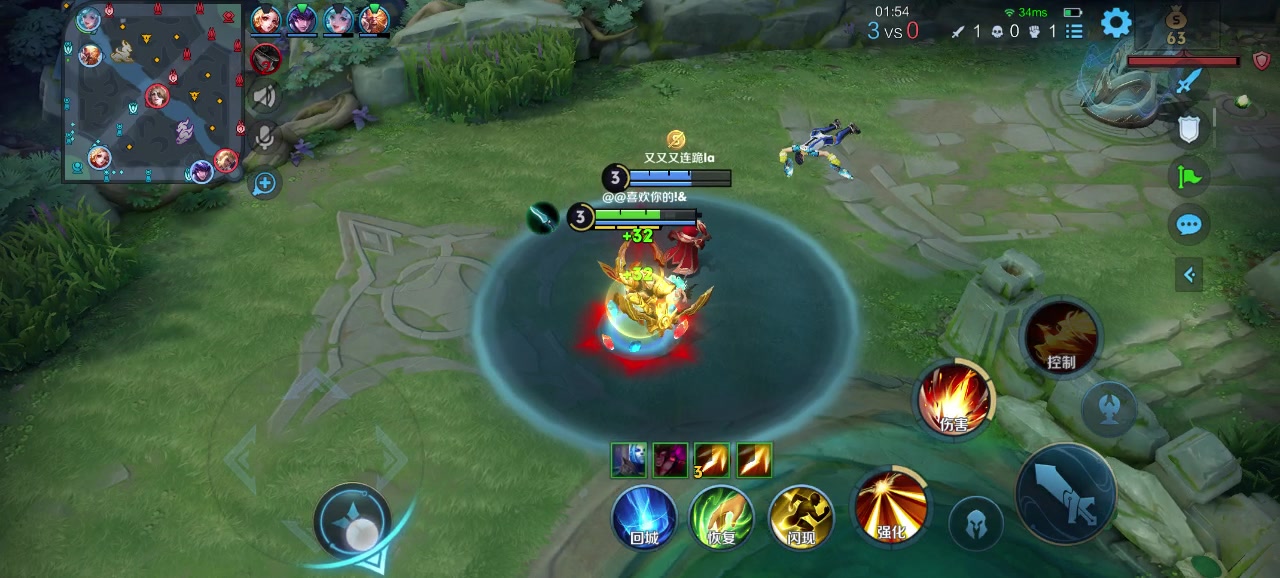
Task: Open the minimap
Action: point(152,92)
